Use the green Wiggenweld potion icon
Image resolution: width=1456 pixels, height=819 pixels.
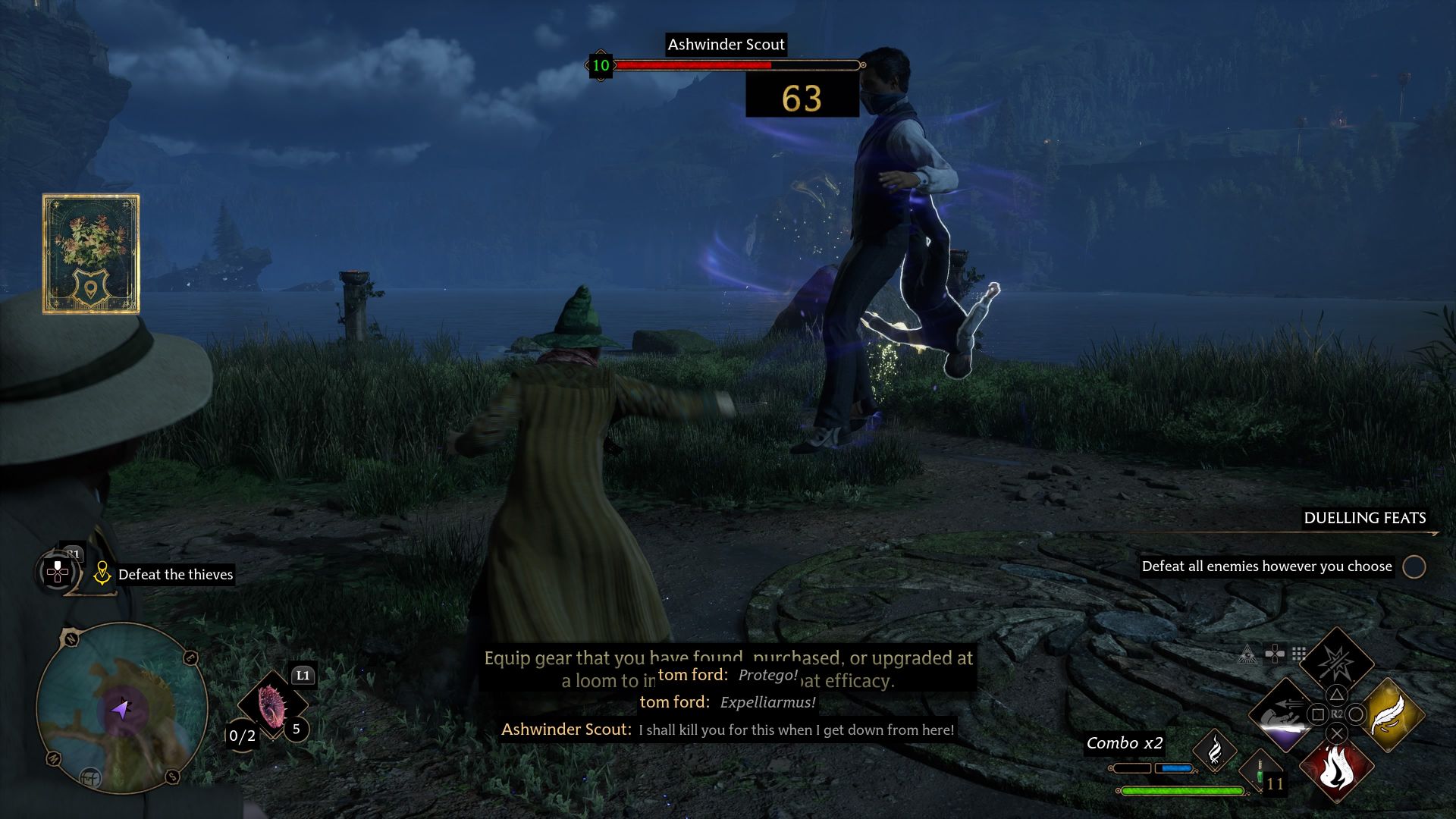[x=1261, y=771]
